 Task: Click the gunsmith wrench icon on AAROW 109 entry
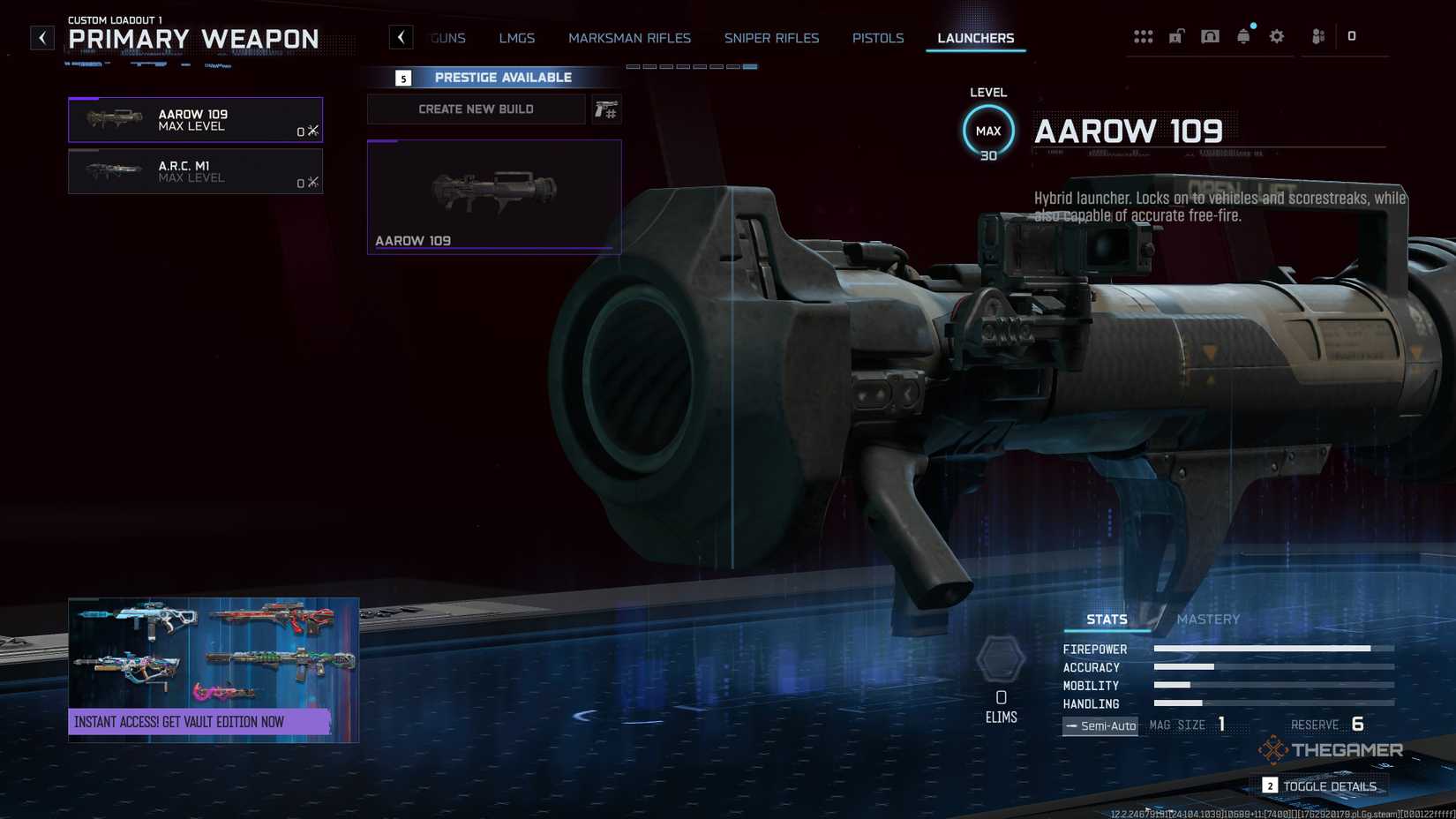(x=312, y=129)
